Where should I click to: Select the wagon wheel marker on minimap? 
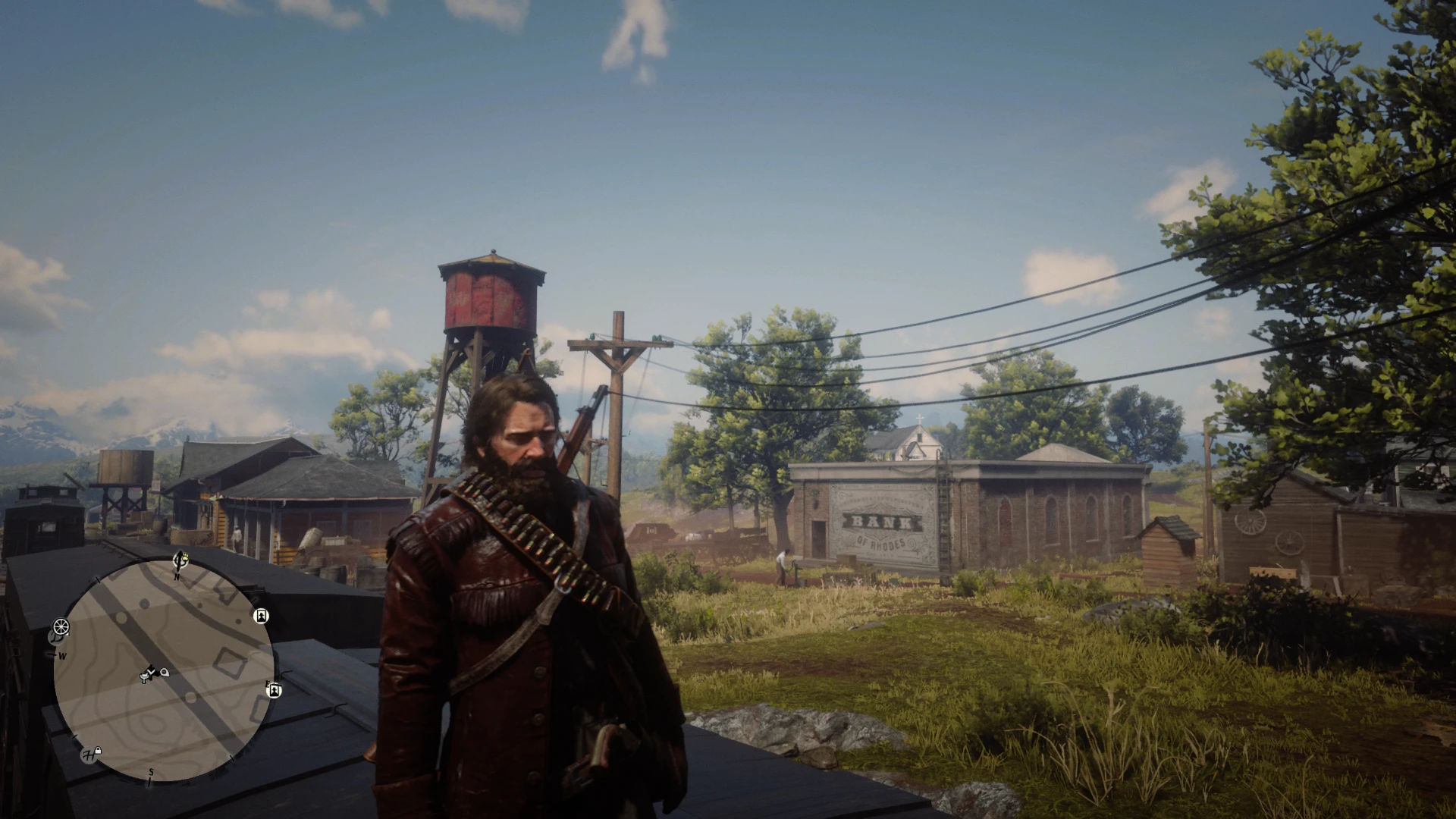(61, 626)
